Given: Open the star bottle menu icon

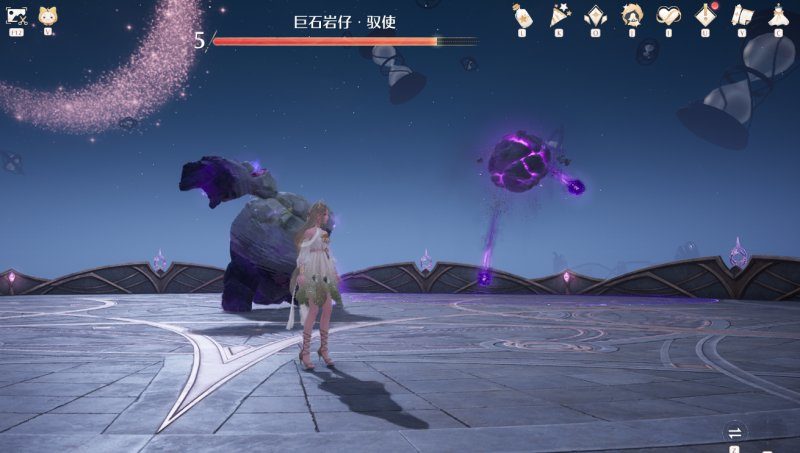Looking at the screenshot, I should coord(521,16).
